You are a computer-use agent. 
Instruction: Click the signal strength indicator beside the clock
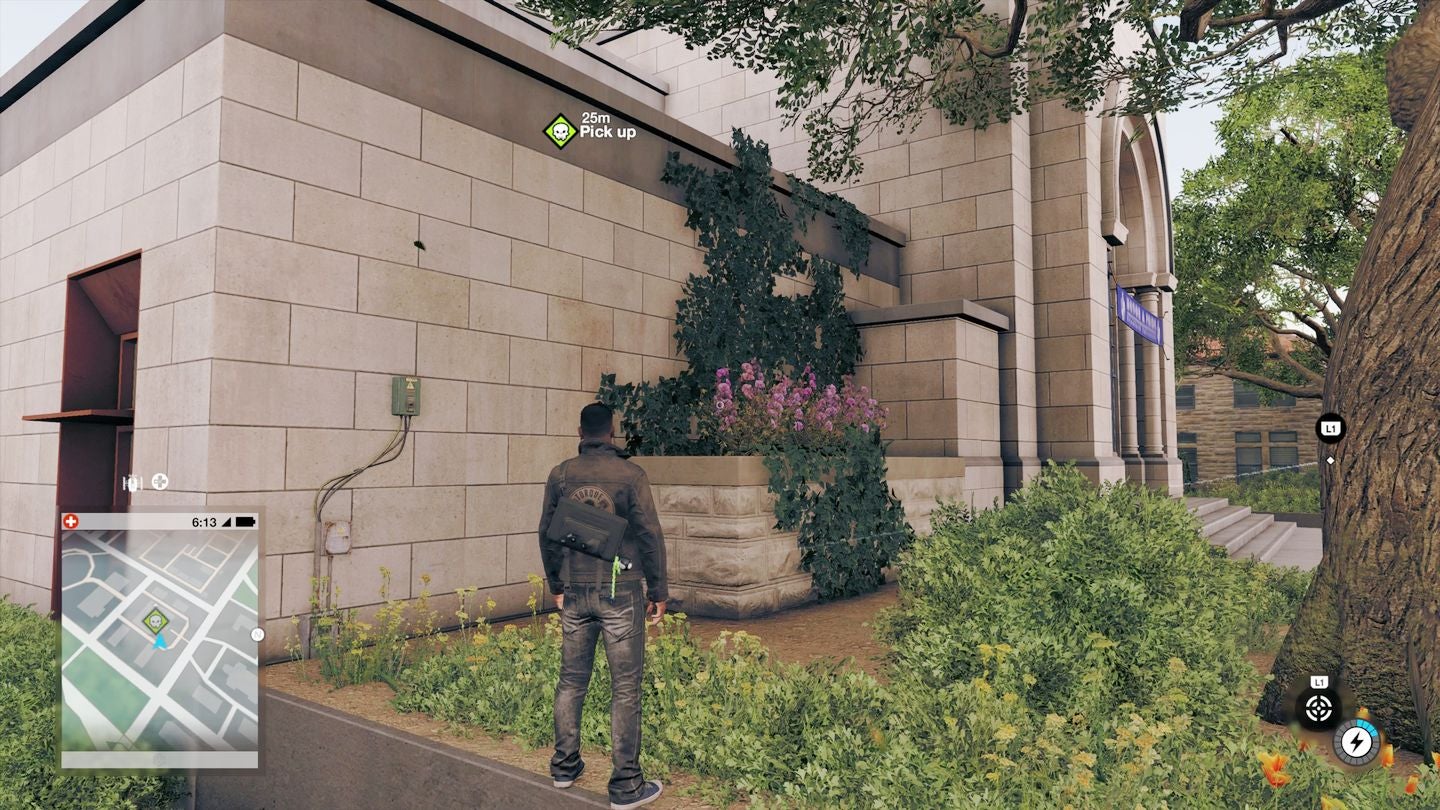click(227, 522)
